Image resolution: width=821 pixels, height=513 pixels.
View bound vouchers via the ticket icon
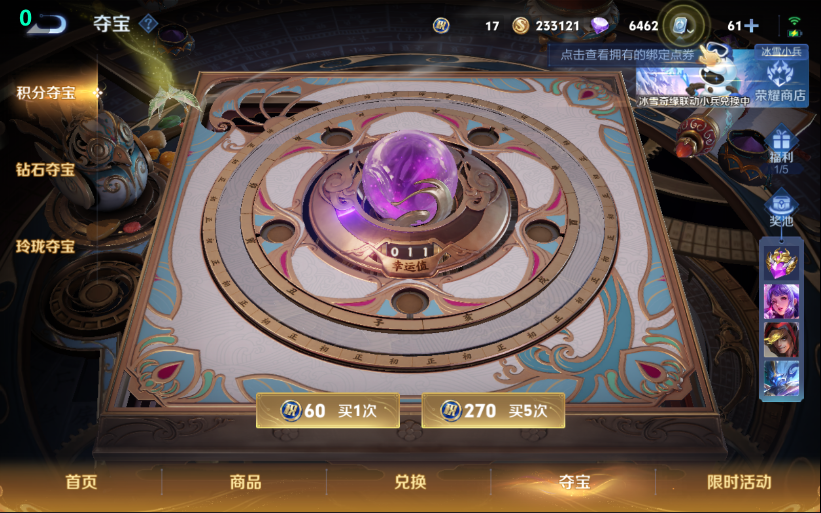[682, 26]
